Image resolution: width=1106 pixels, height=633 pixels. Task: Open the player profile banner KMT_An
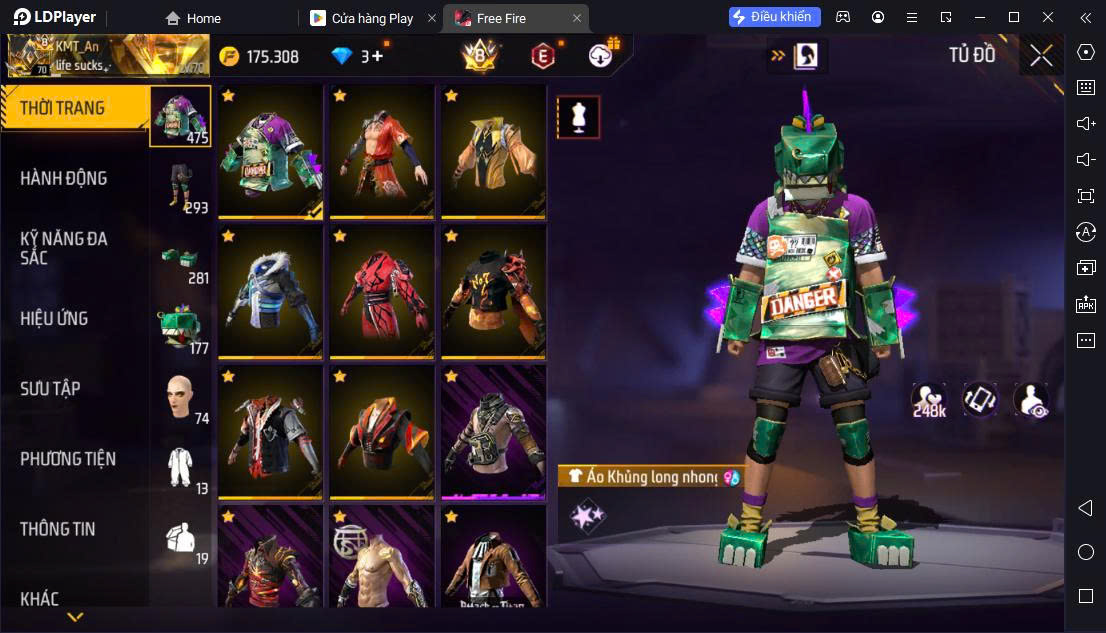[x=108, y=56]
